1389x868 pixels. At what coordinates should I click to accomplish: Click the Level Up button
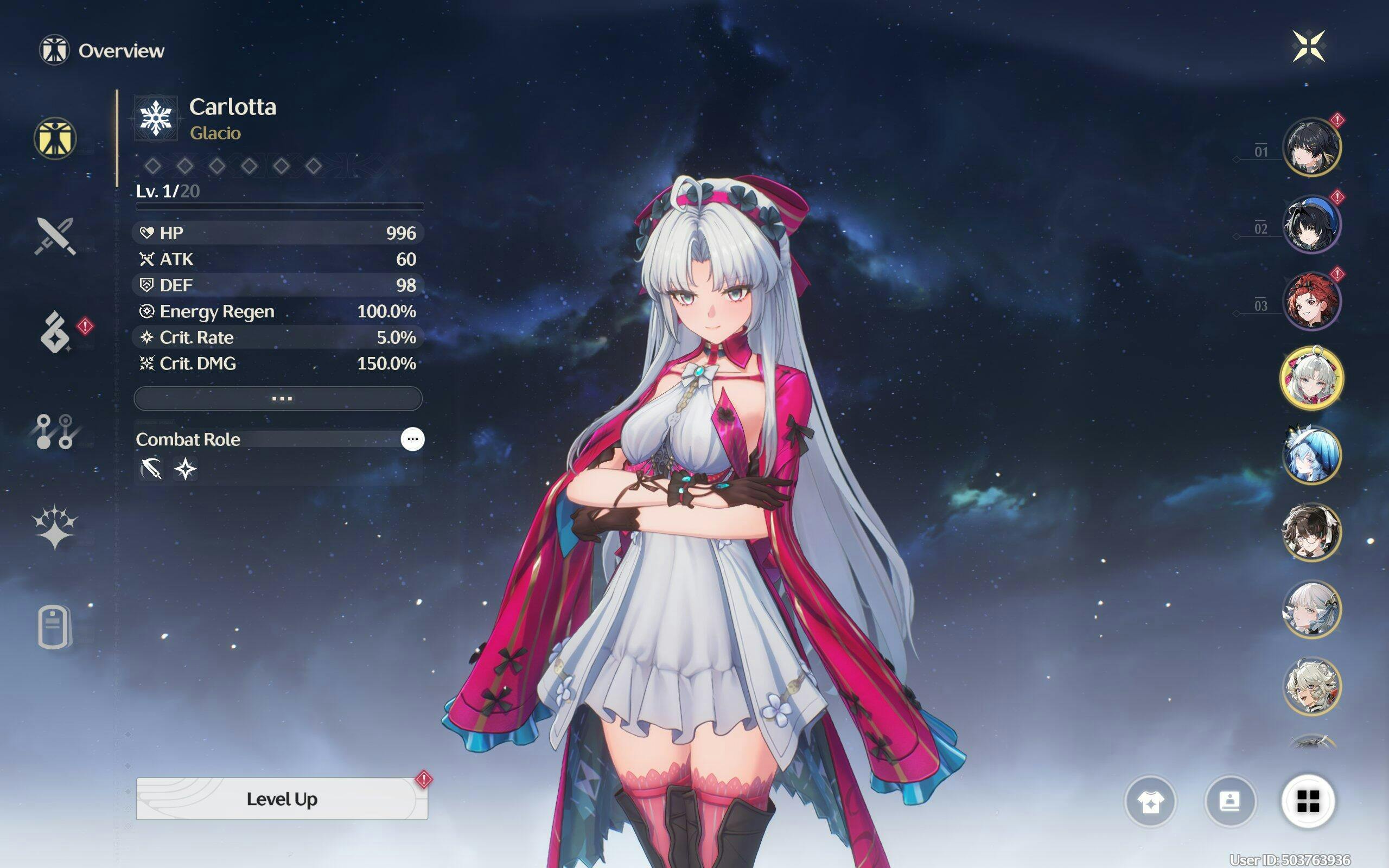(x=281, y=799)
